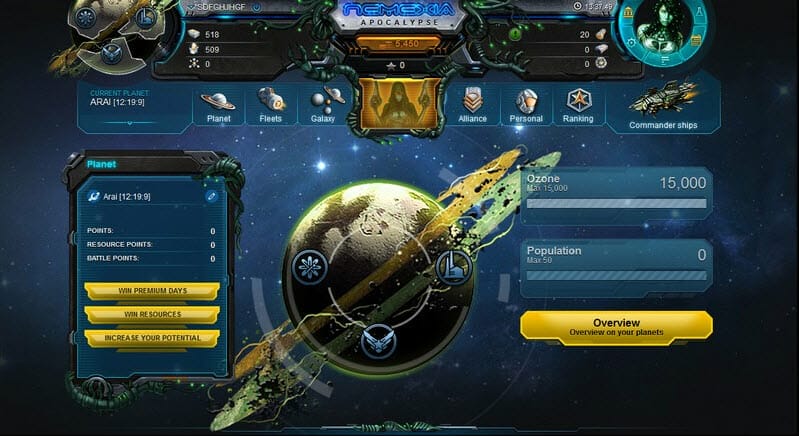This screenshot has height=436, width=799.
Task: Select the winged emblem icon on the planet
Action: [377, 340]
